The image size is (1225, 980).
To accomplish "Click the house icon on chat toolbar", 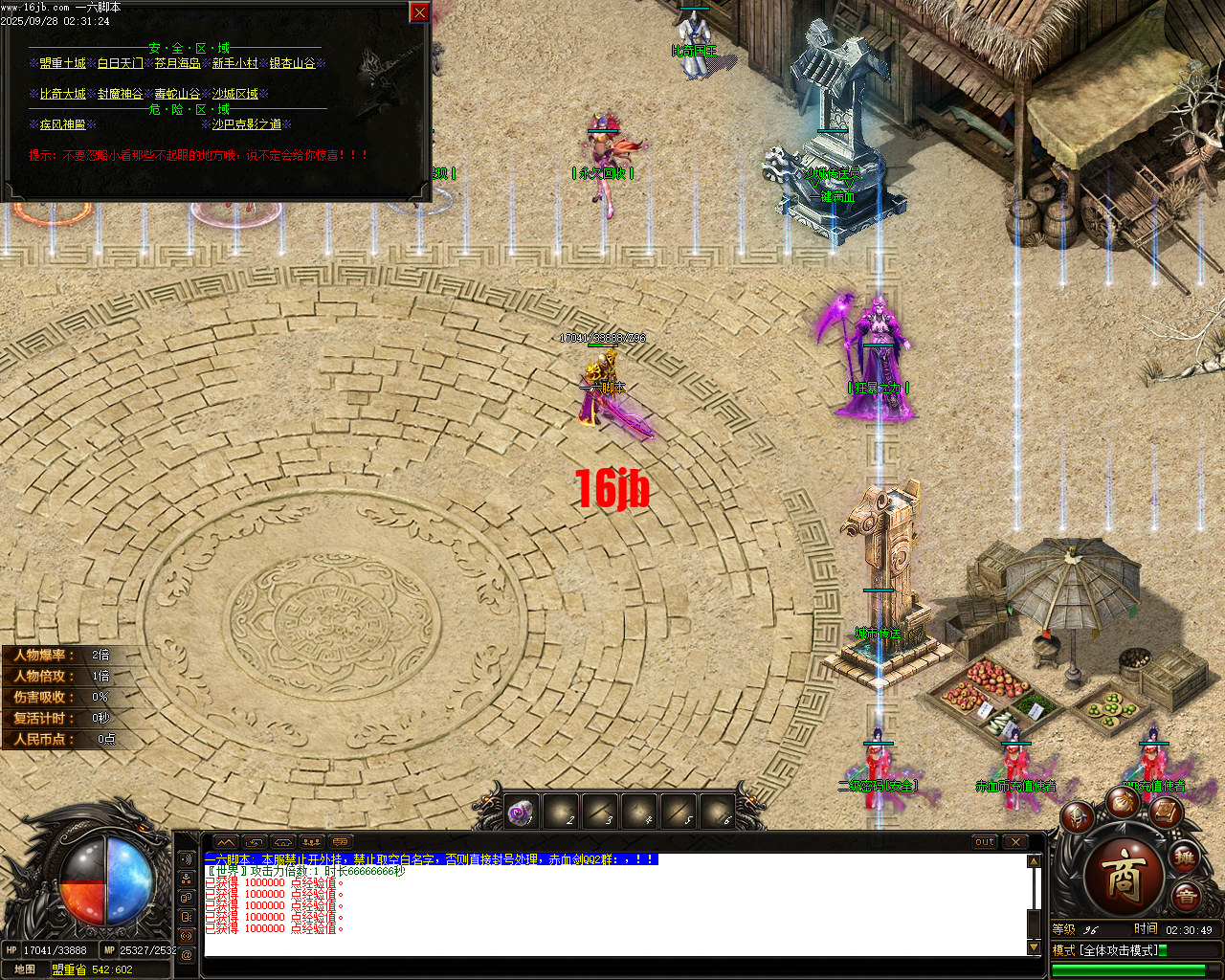I will tap(283, 843).
